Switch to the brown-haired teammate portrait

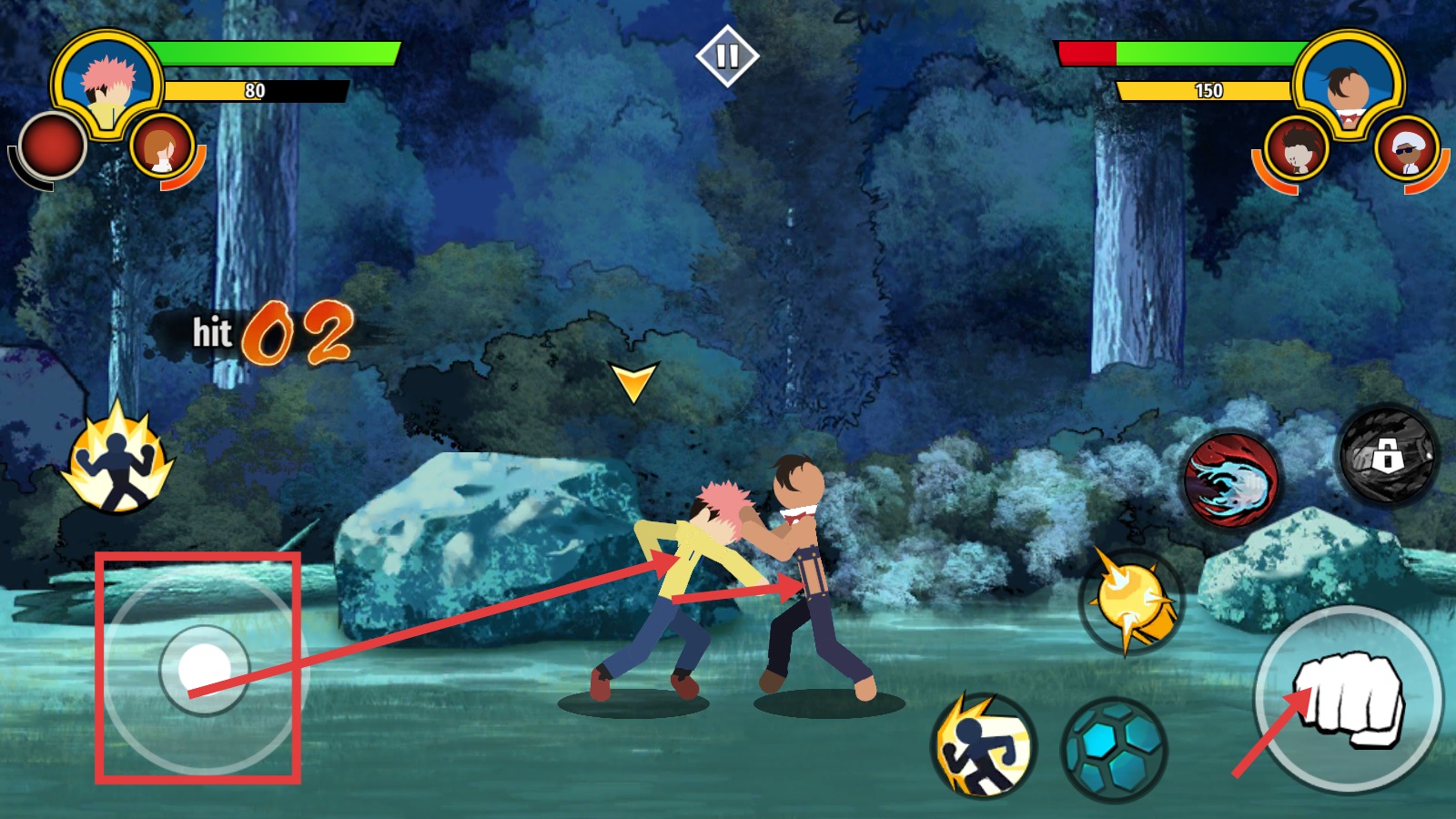163,147
